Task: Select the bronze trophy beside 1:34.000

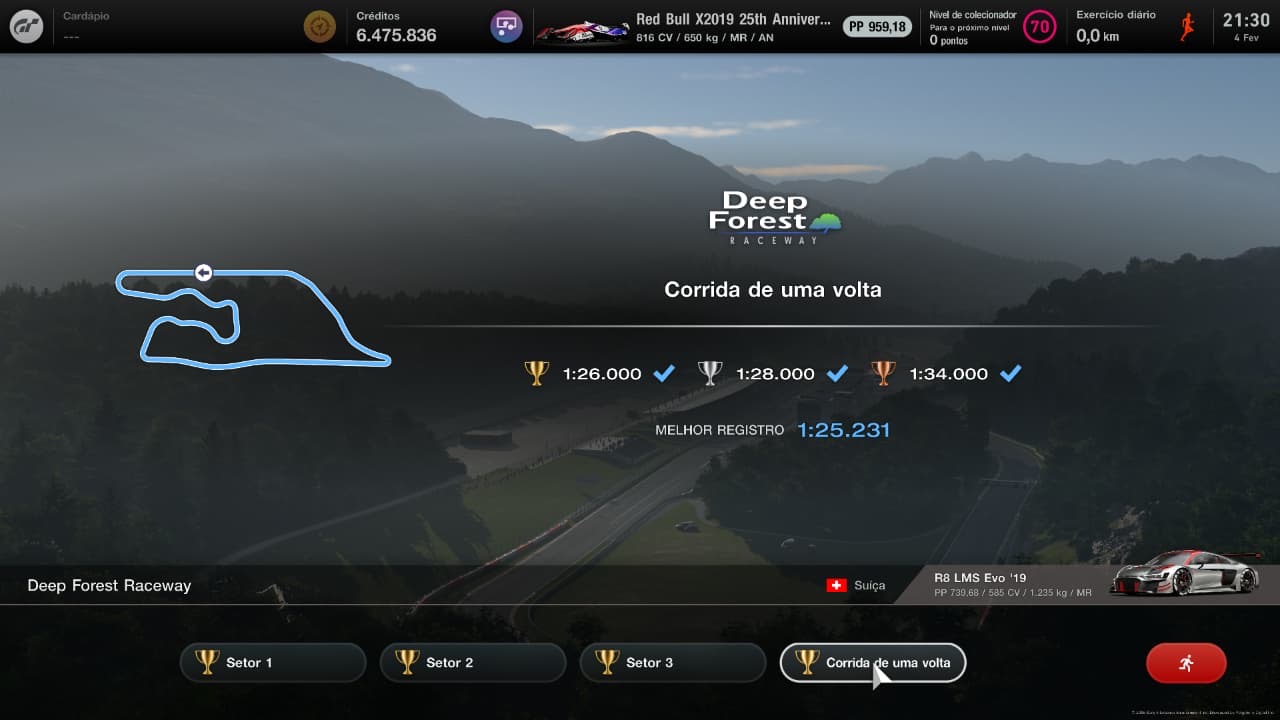Action: pos(884,373)
